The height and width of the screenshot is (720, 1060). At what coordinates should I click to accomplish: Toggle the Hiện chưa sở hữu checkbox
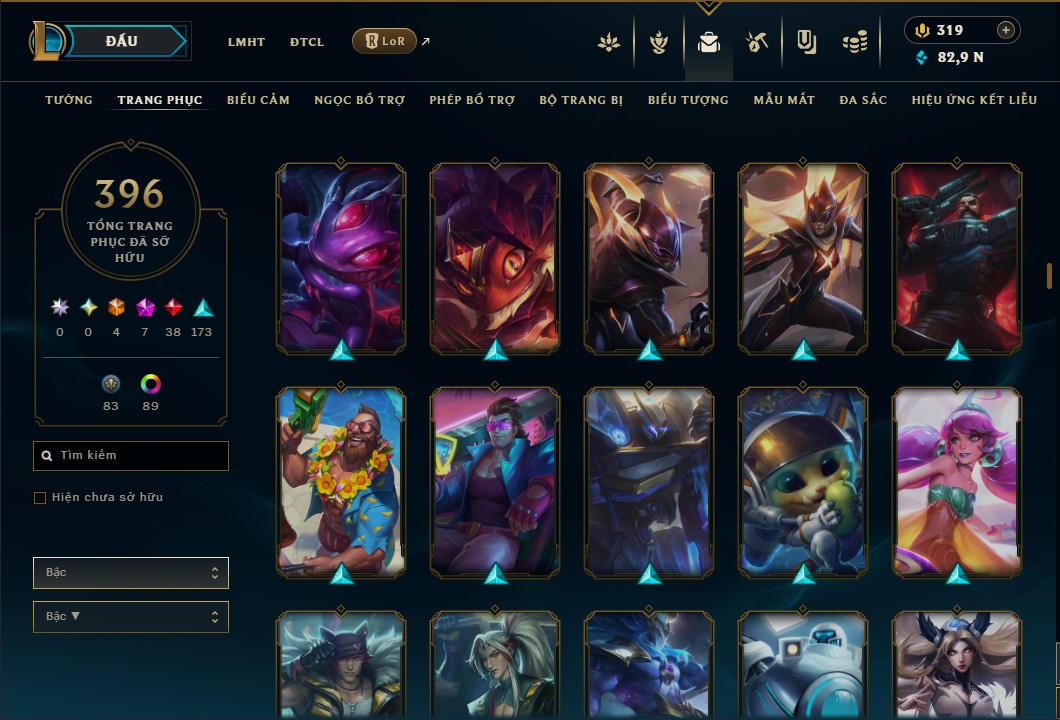(40, 498)
